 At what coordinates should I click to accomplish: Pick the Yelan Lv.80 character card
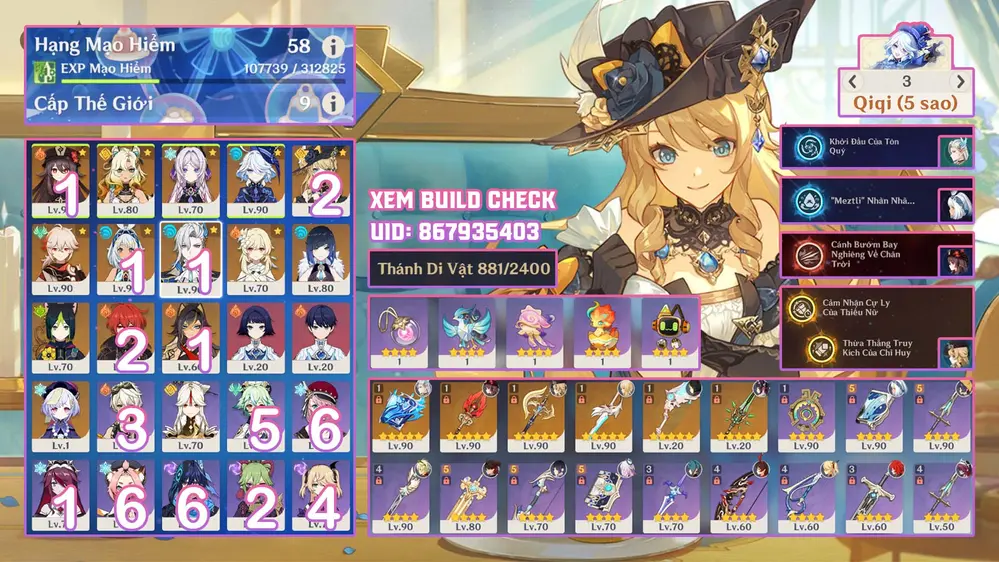pyautogui.click(x=321, y=259)
